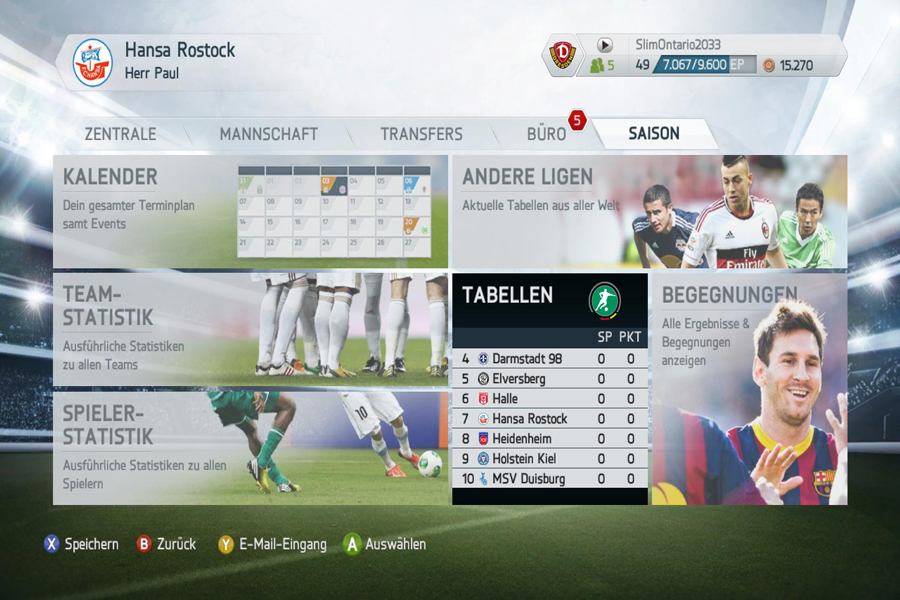The image size is (900, 600).
Task: Click the Saison tab
Action: coord(653,134)
